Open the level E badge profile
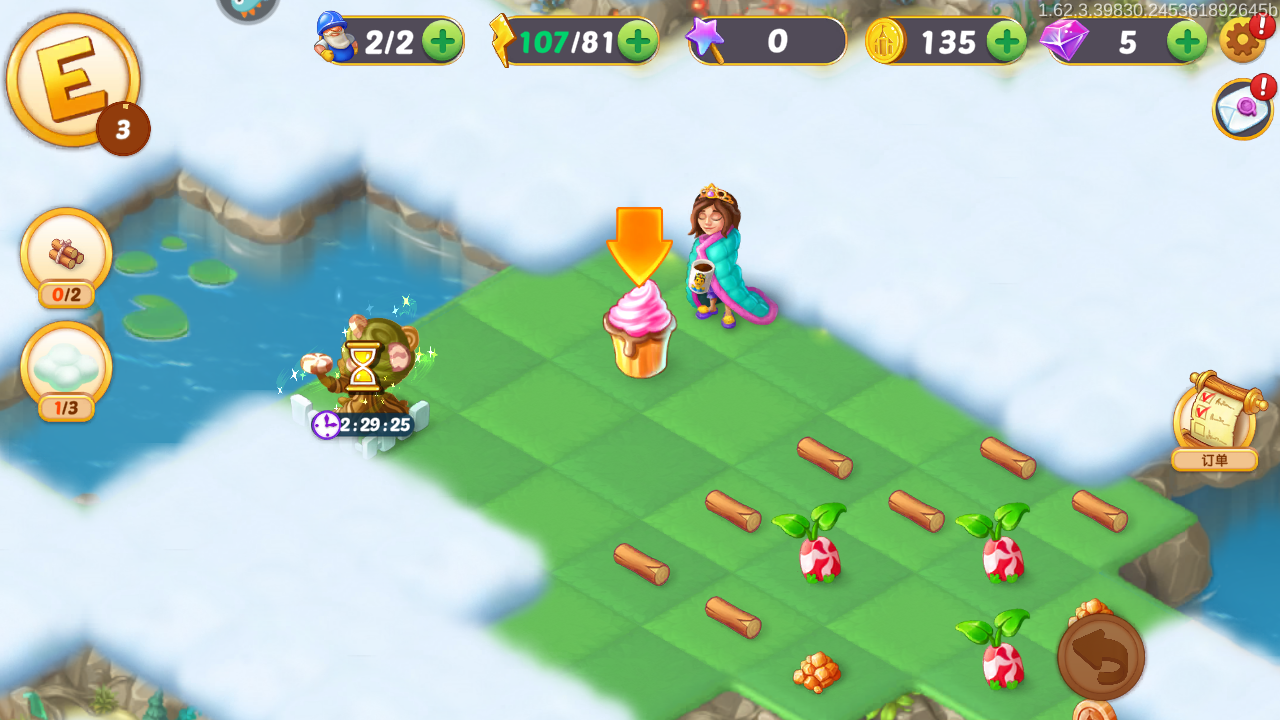The image size is (1280, 720). pos(72,80)
